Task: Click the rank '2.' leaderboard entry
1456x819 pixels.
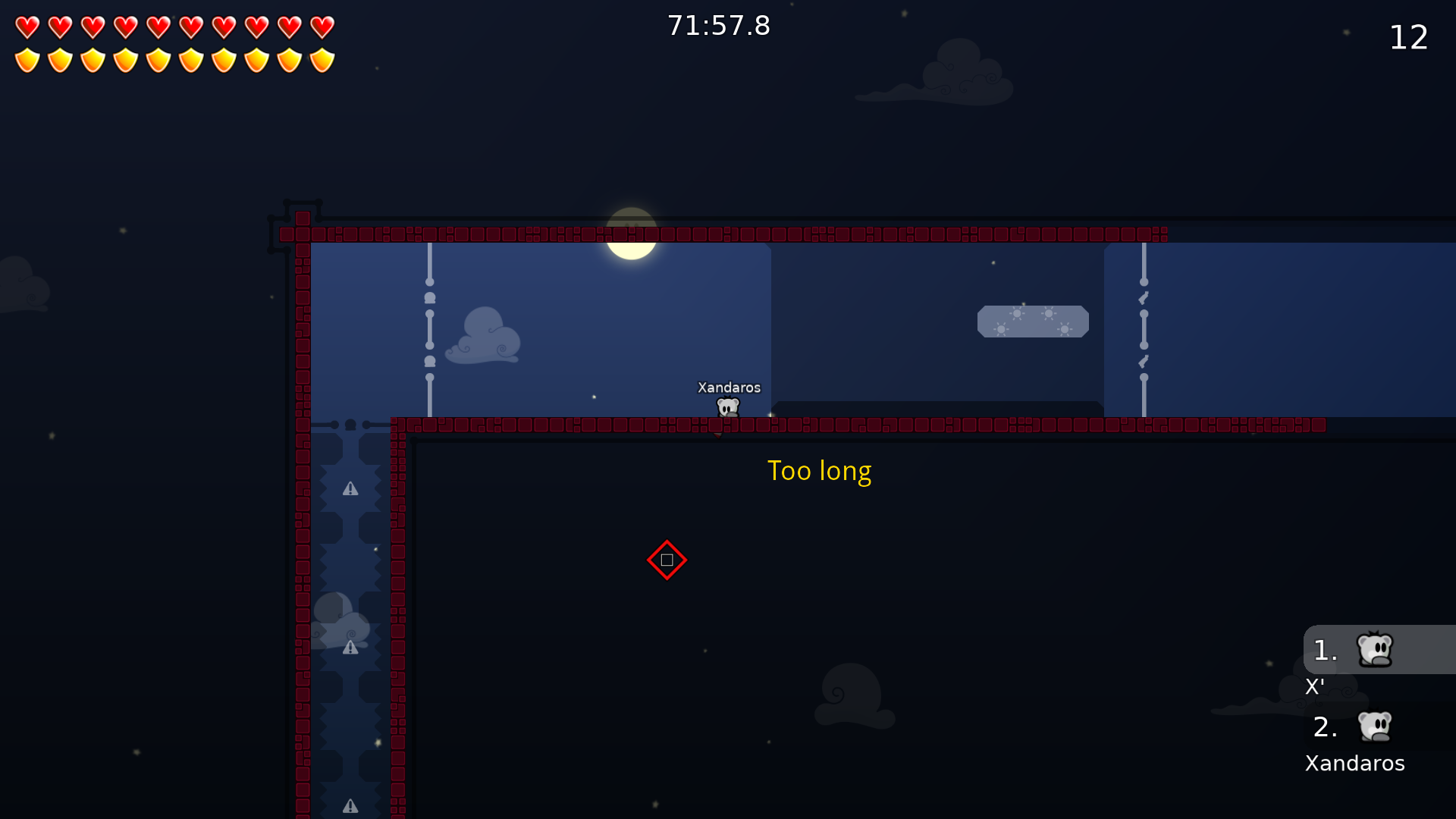Action: click(1326, 728)
